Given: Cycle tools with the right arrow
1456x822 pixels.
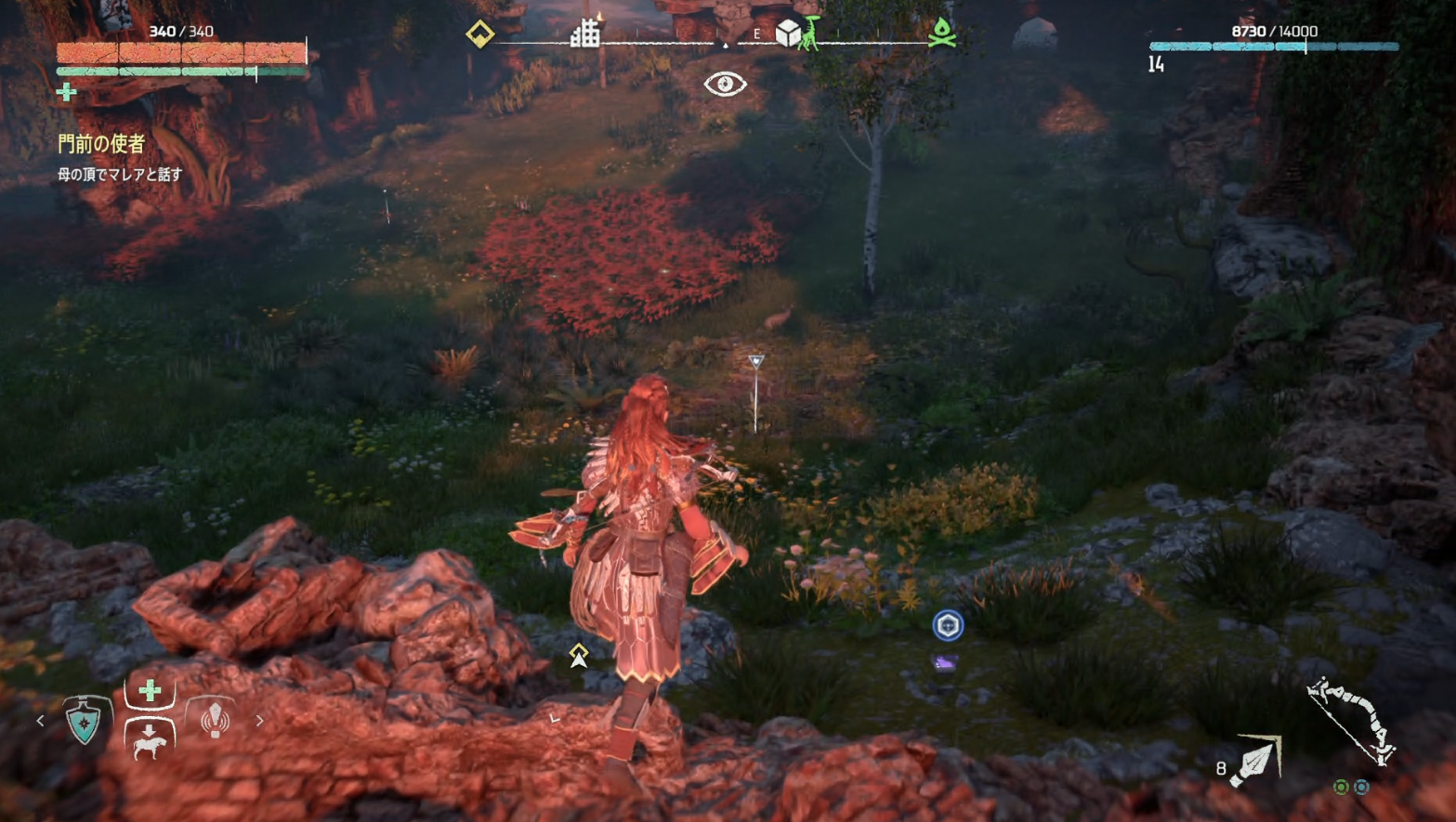Looking at the screenshot, I should pyautogui.click(x=259, y=720).
